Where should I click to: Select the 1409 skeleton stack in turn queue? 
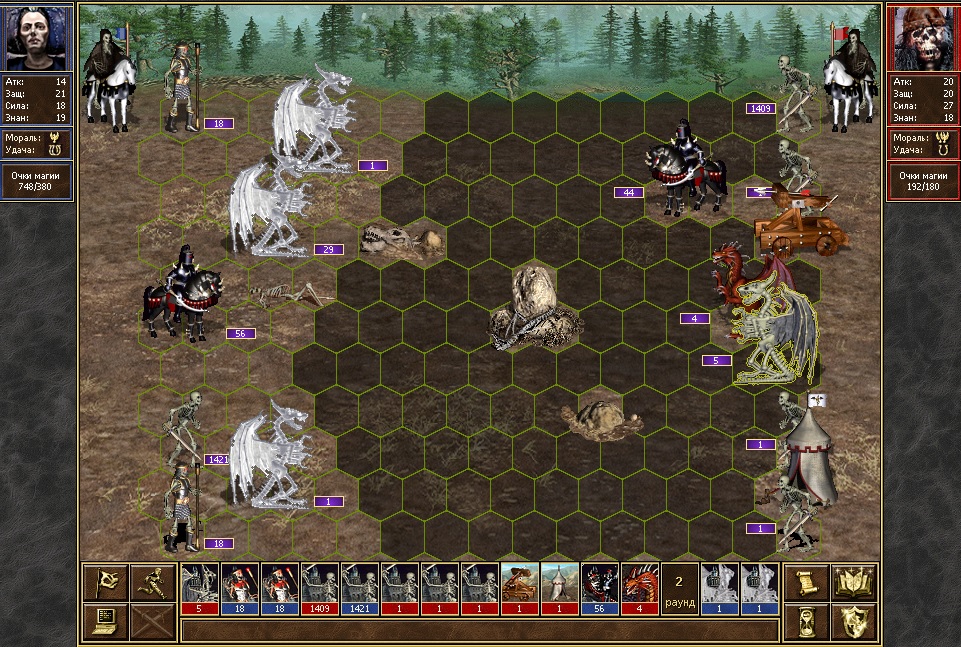[319, 587]
